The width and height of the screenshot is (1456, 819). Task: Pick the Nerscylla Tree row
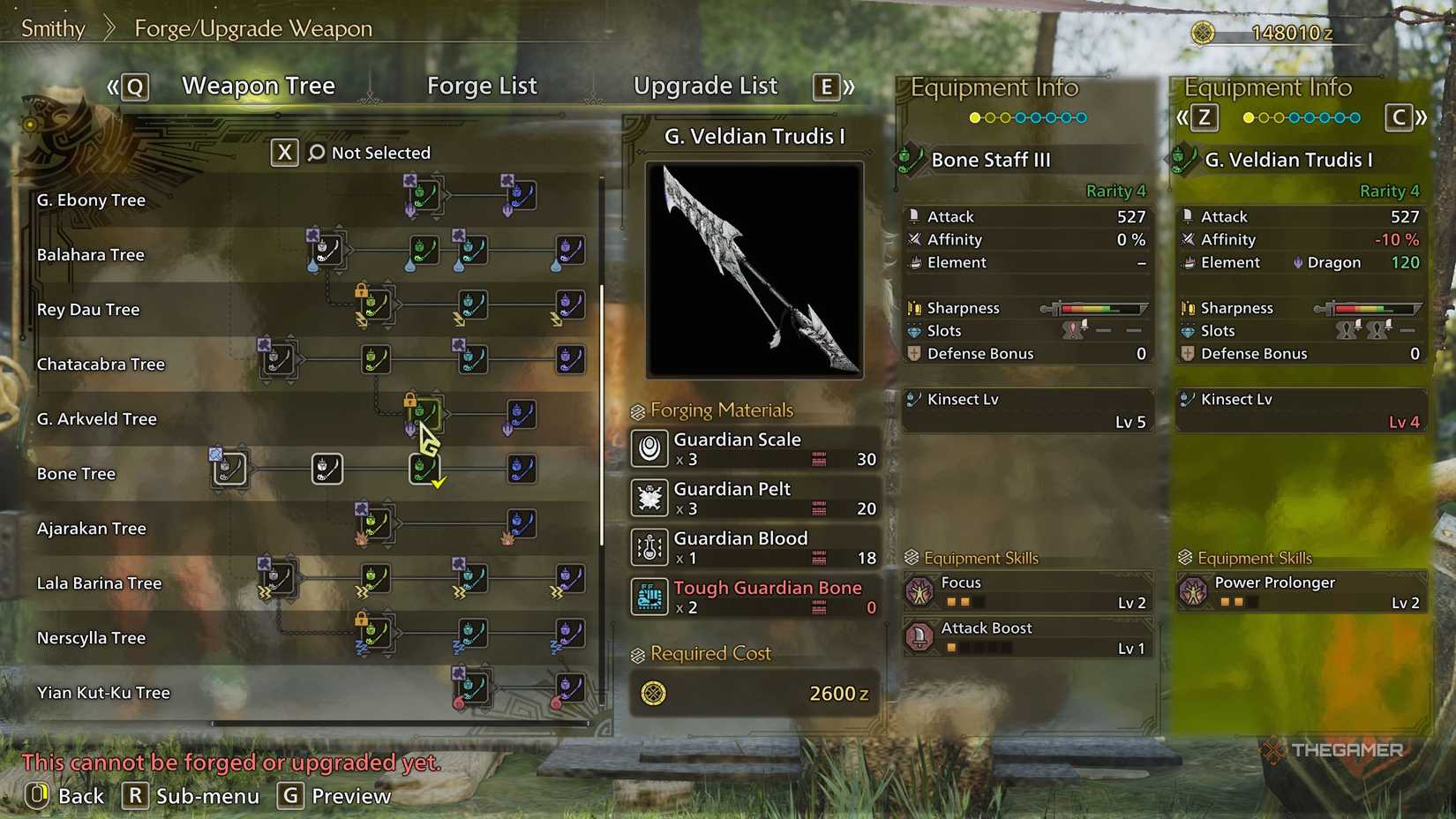(91, 638)
